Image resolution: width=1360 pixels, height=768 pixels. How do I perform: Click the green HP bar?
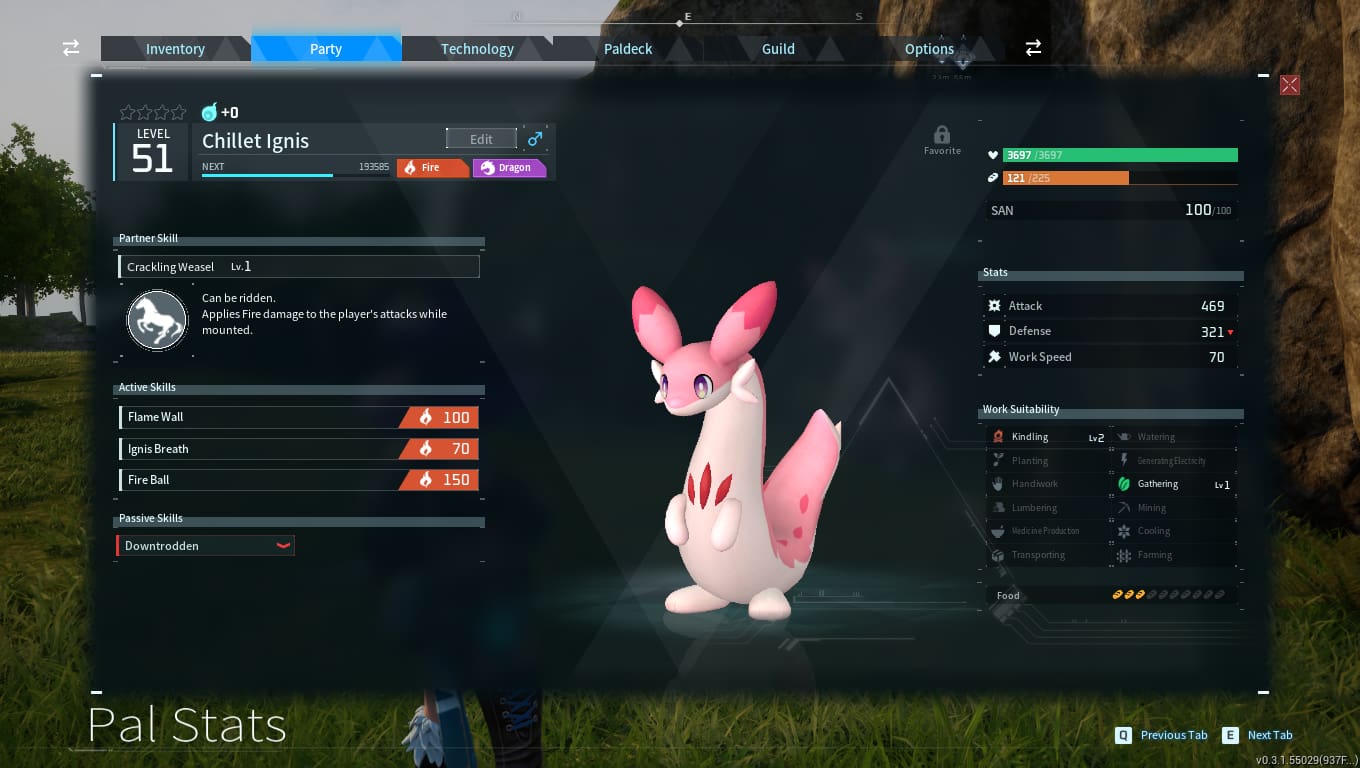click(x=1120, y=155)
